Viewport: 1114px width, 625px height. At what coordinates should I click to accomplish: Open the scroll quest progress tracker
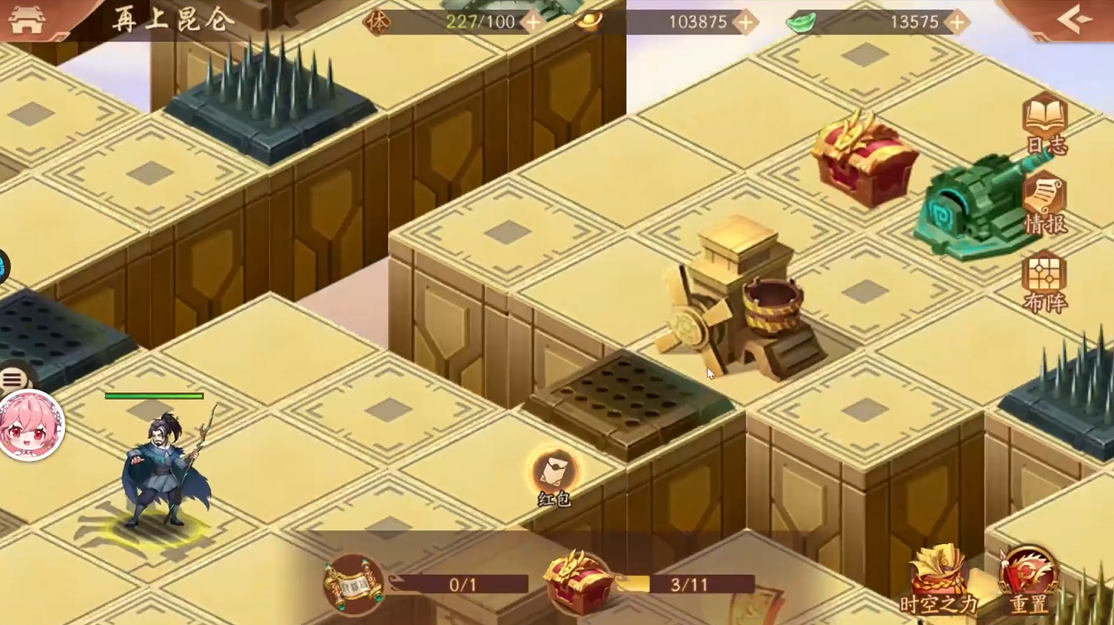(x=354, y=583)
